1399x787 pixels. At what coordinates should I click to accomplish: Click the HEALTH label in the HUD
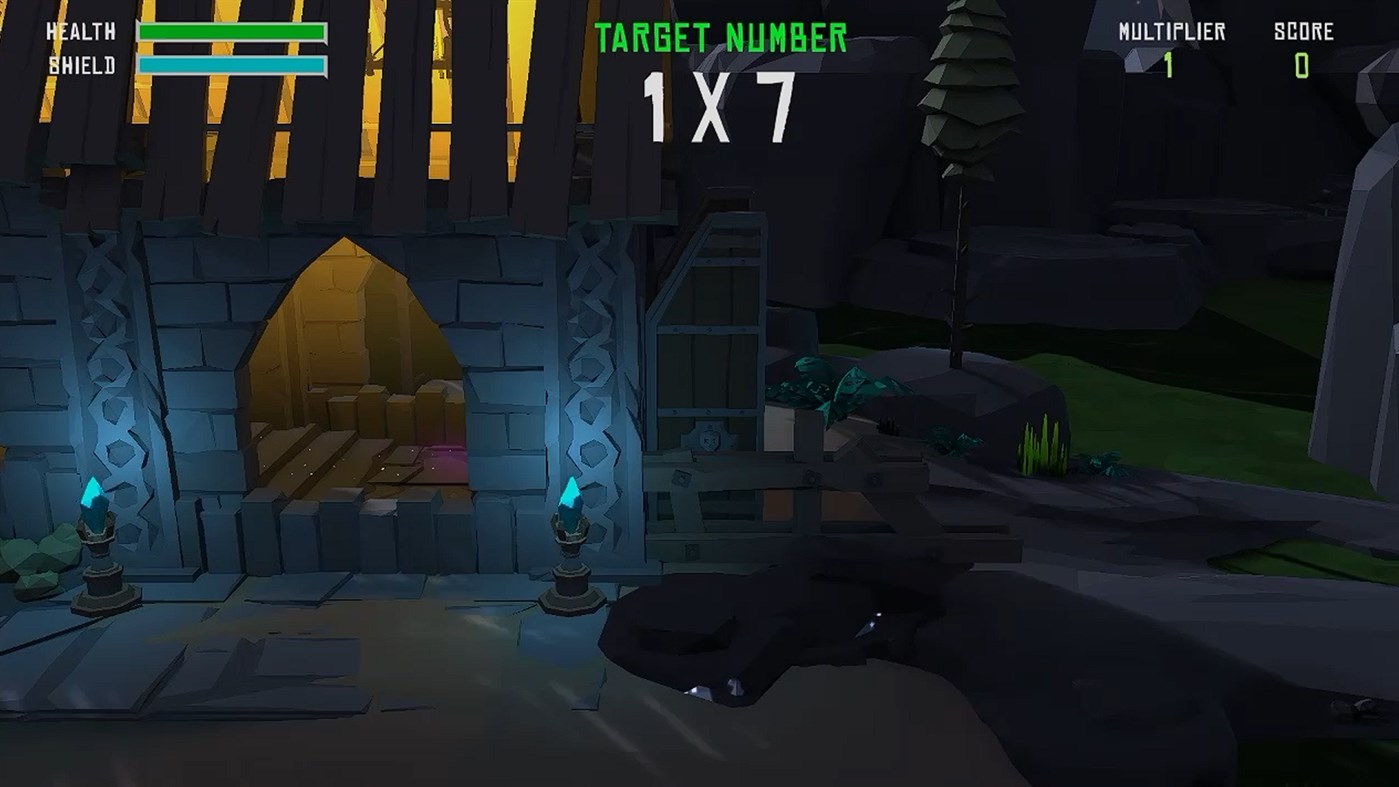point(80,30)
